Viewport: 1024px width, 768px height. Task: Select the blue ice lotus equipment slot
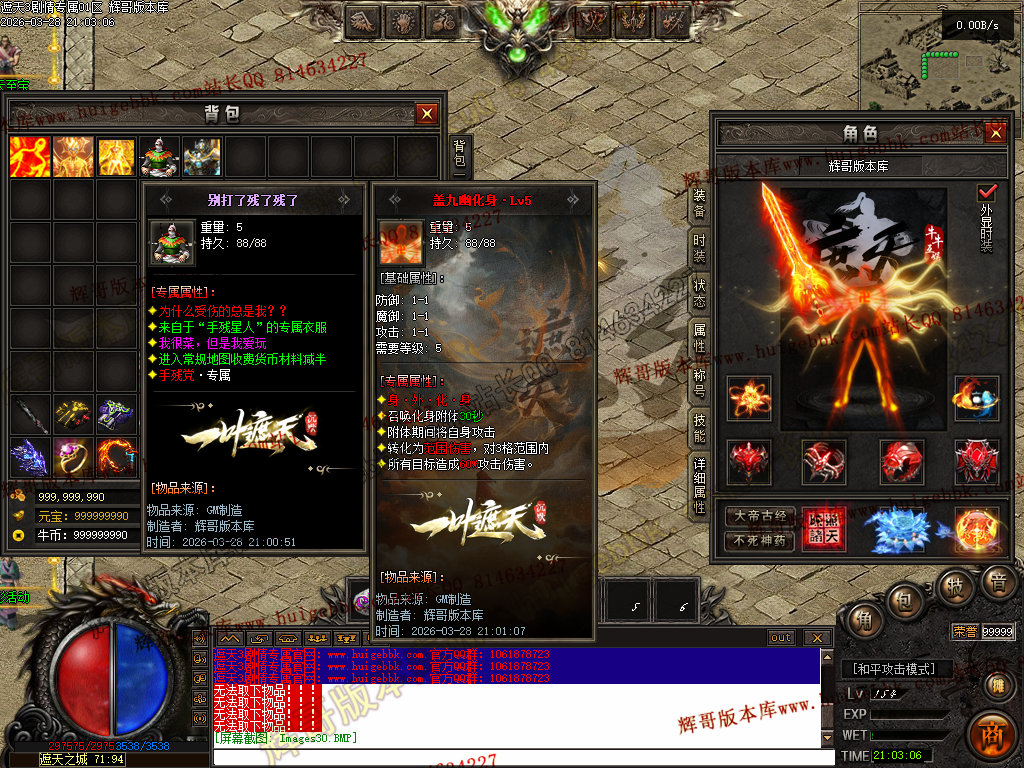coord(897,530)
